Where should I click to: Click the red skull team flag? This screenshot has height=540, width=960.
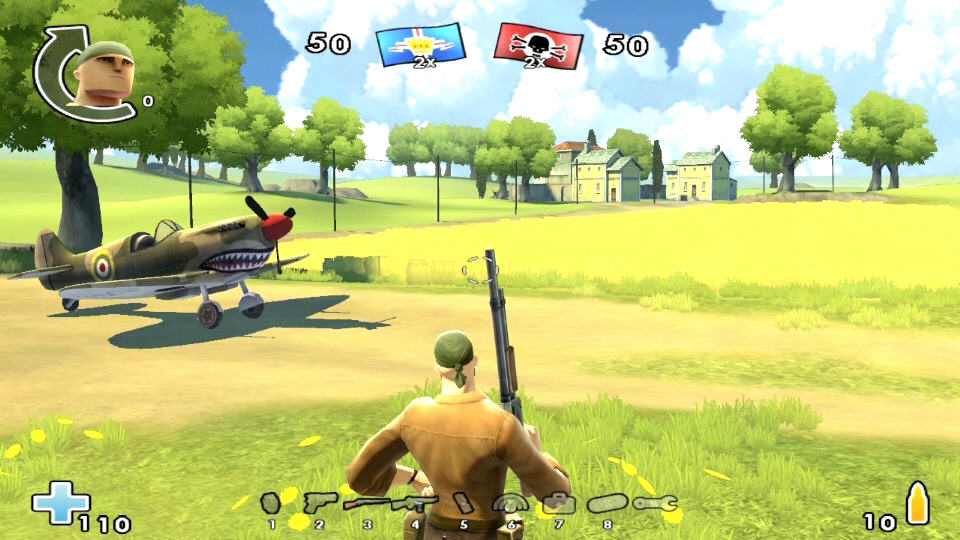(x=538, y=46)
